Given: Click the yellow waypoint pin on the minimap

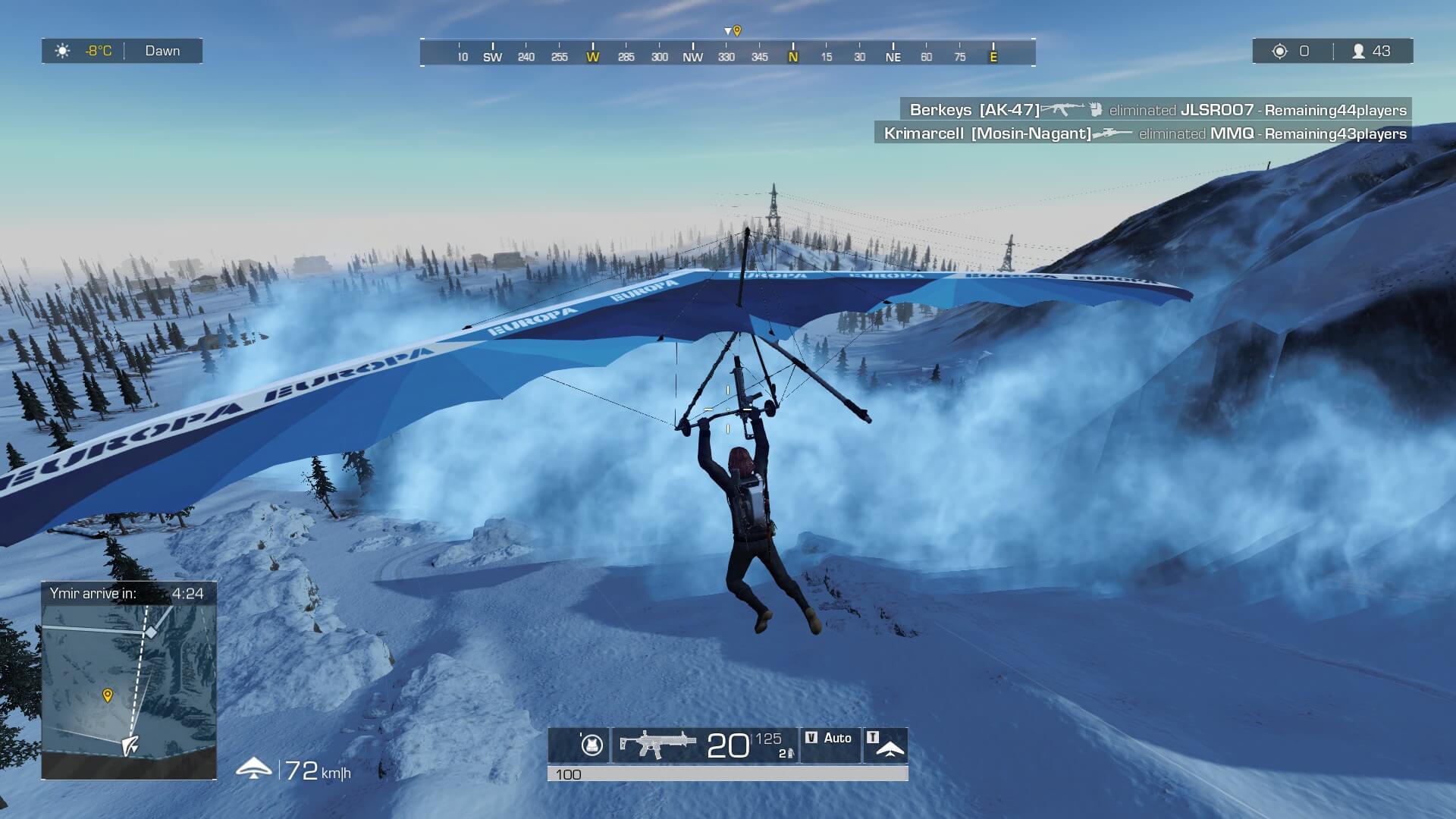Looking at the screenshot, I should click(x=108, y=695).
